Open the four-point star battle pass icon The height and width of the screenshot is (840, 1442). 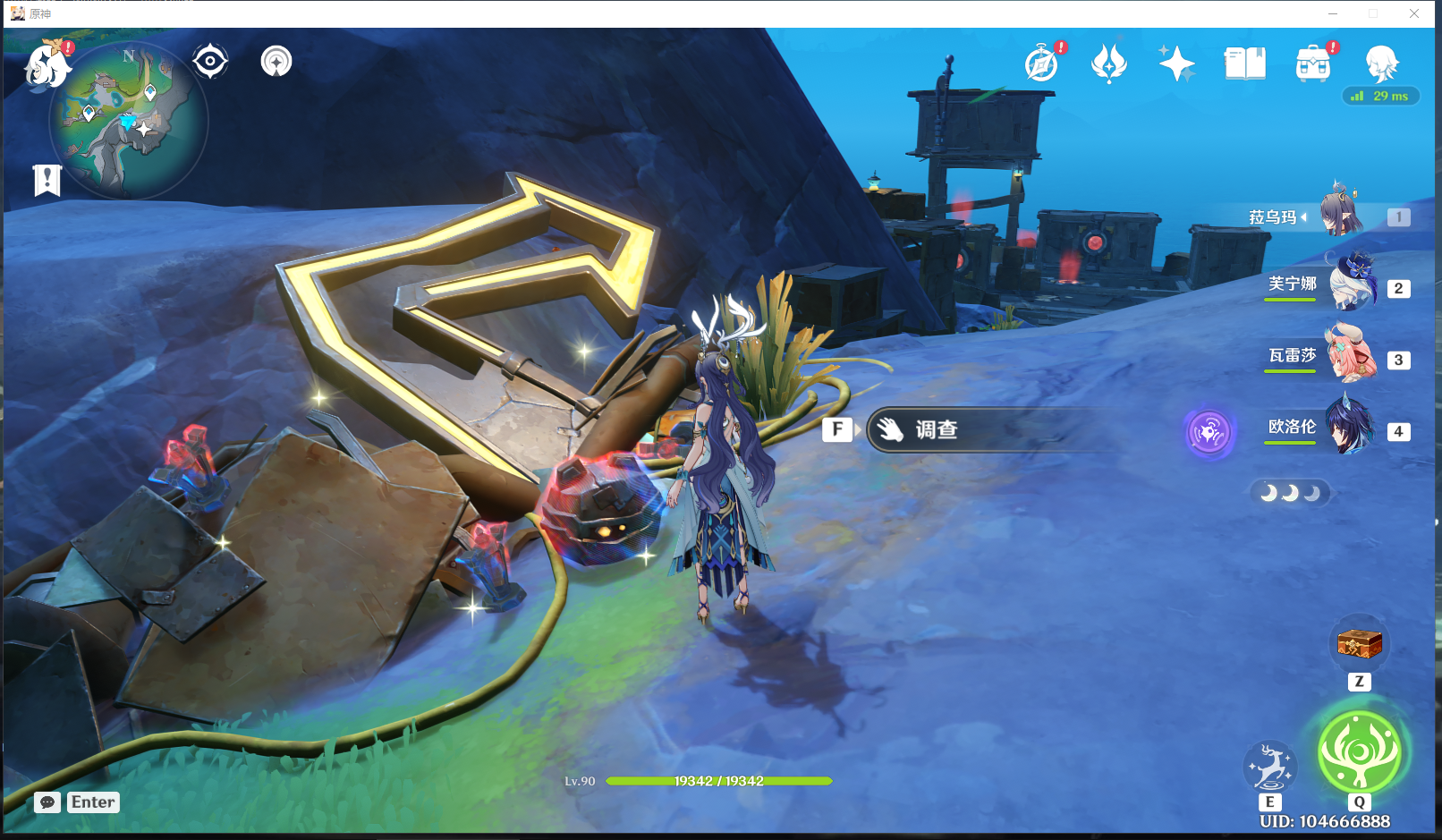coord(1176,64)
